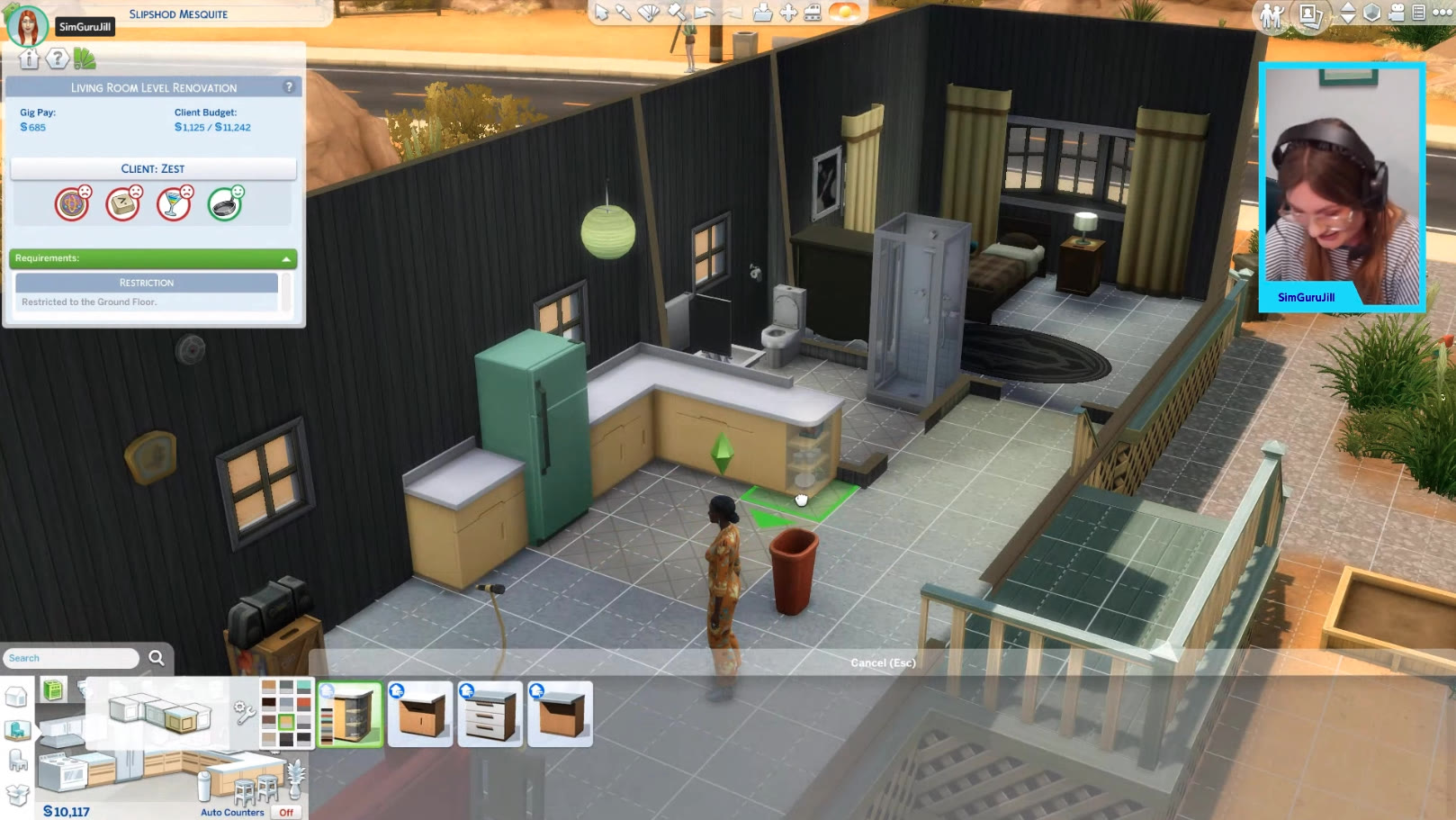Select the open-shelf end counter thumbnail
This screenshot has width=1456, height=820.
(350, 715)
